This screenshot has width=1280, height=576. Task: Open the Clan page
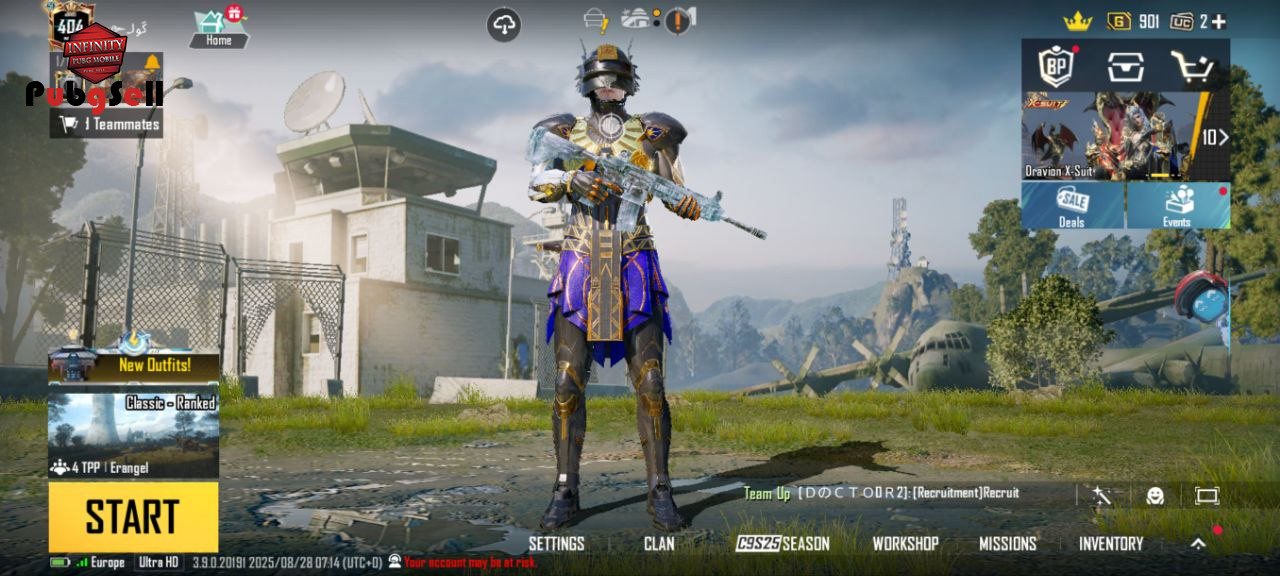click(659, 543)
